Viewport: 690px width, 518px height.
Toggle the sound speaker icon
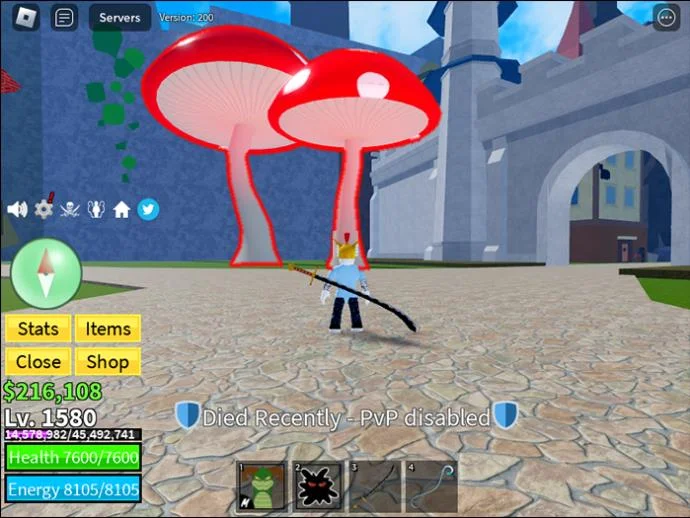(17, 209)
